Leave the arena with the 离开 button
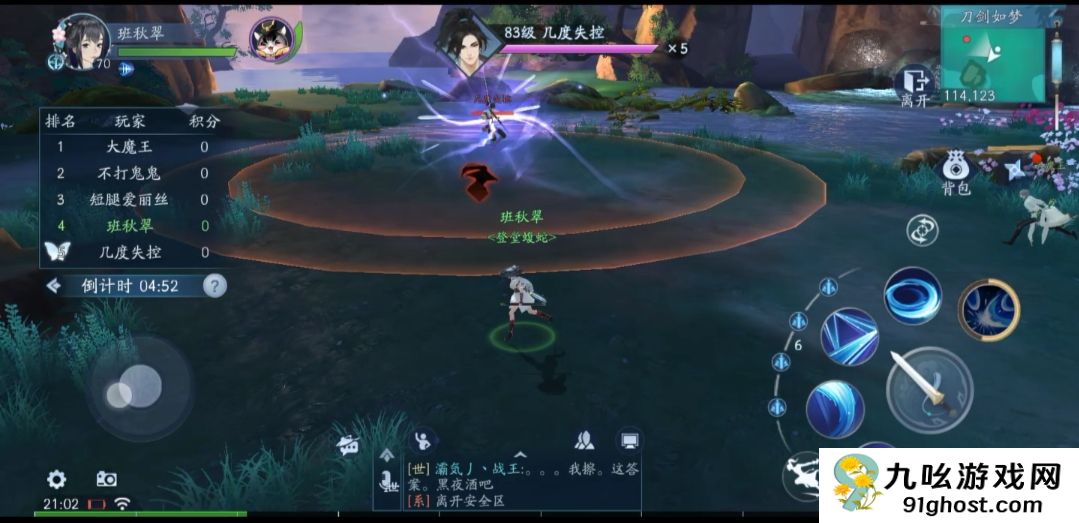 tap(914, 86)
